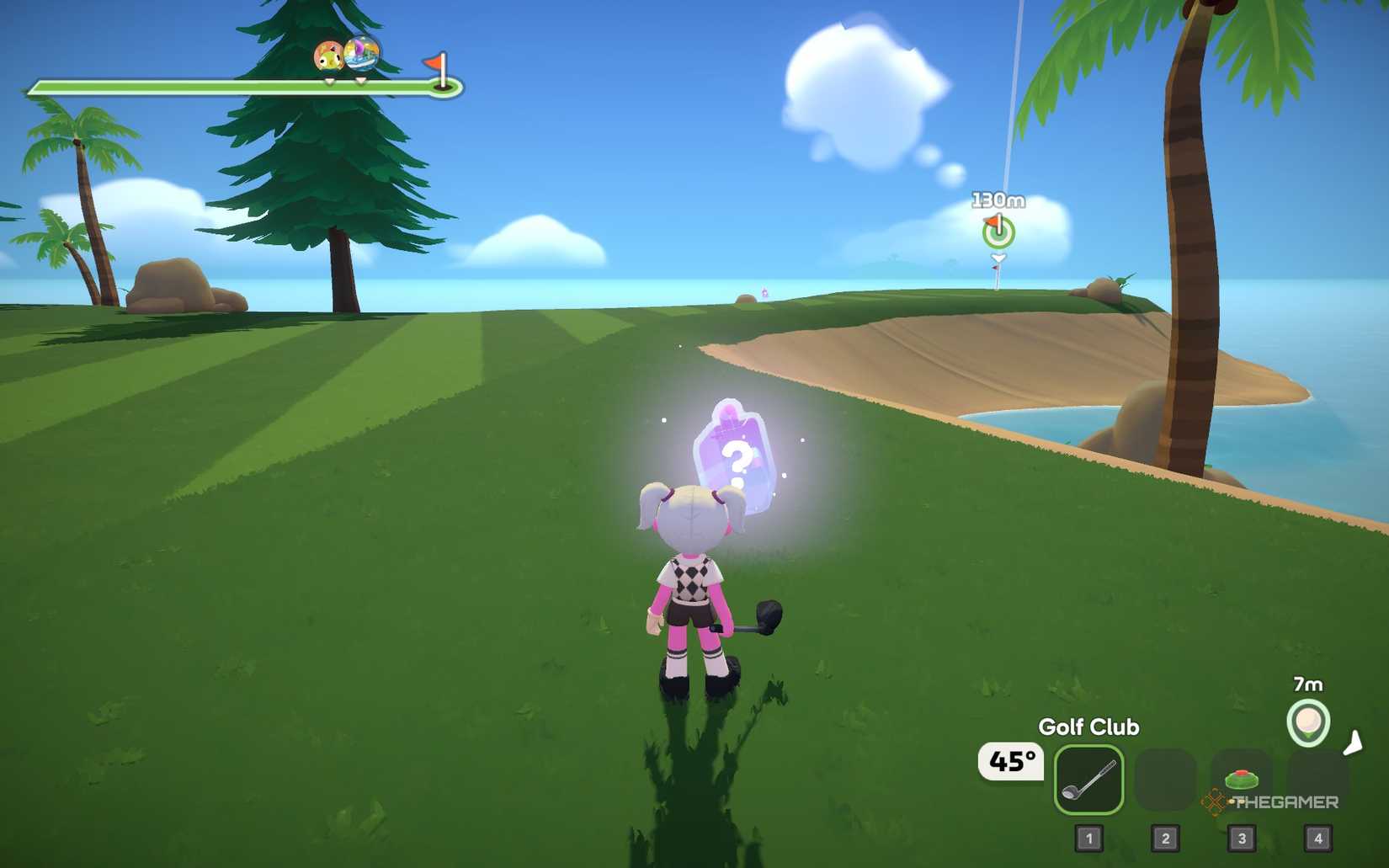Click the golf ball player avatar on progress bar
Viewport: 1389px width, 868px height.
(362, 56)
